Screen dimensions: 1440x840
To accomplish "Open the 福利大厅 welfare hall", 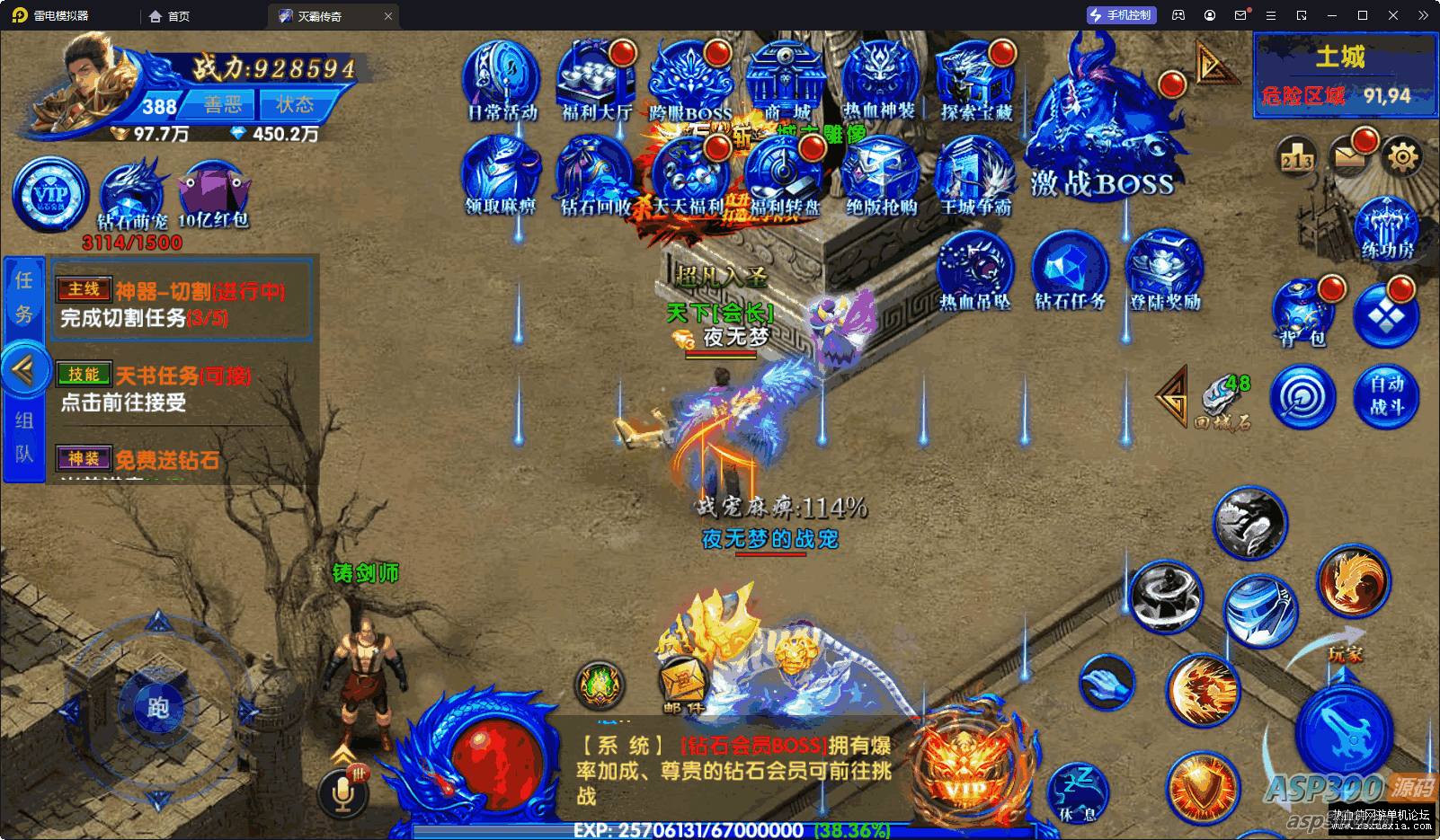I will coord(596,80).
